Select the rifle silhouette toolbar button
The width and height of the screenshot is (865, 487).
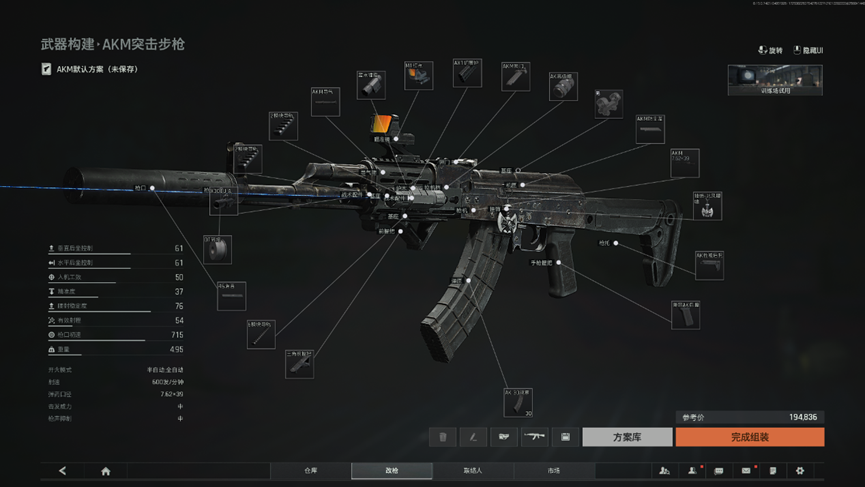pyautogui.click(x=535, y=437)
